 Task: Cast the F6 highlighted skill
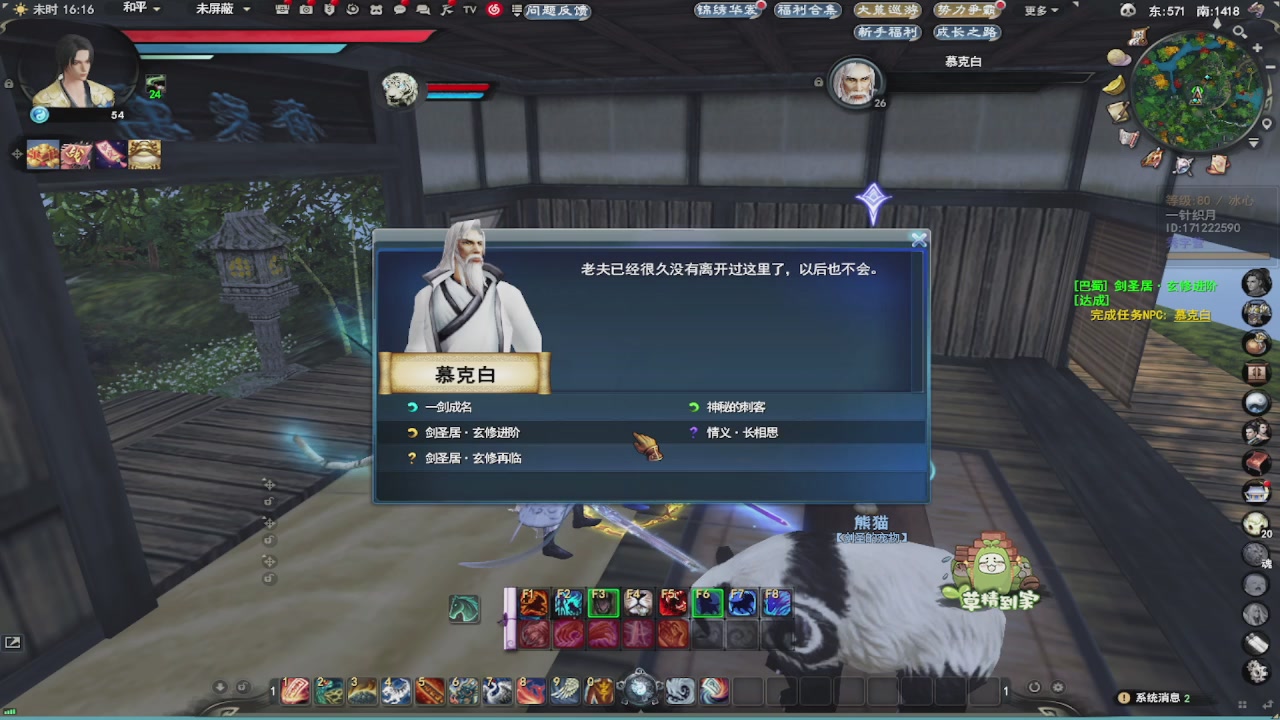[708, 601]
